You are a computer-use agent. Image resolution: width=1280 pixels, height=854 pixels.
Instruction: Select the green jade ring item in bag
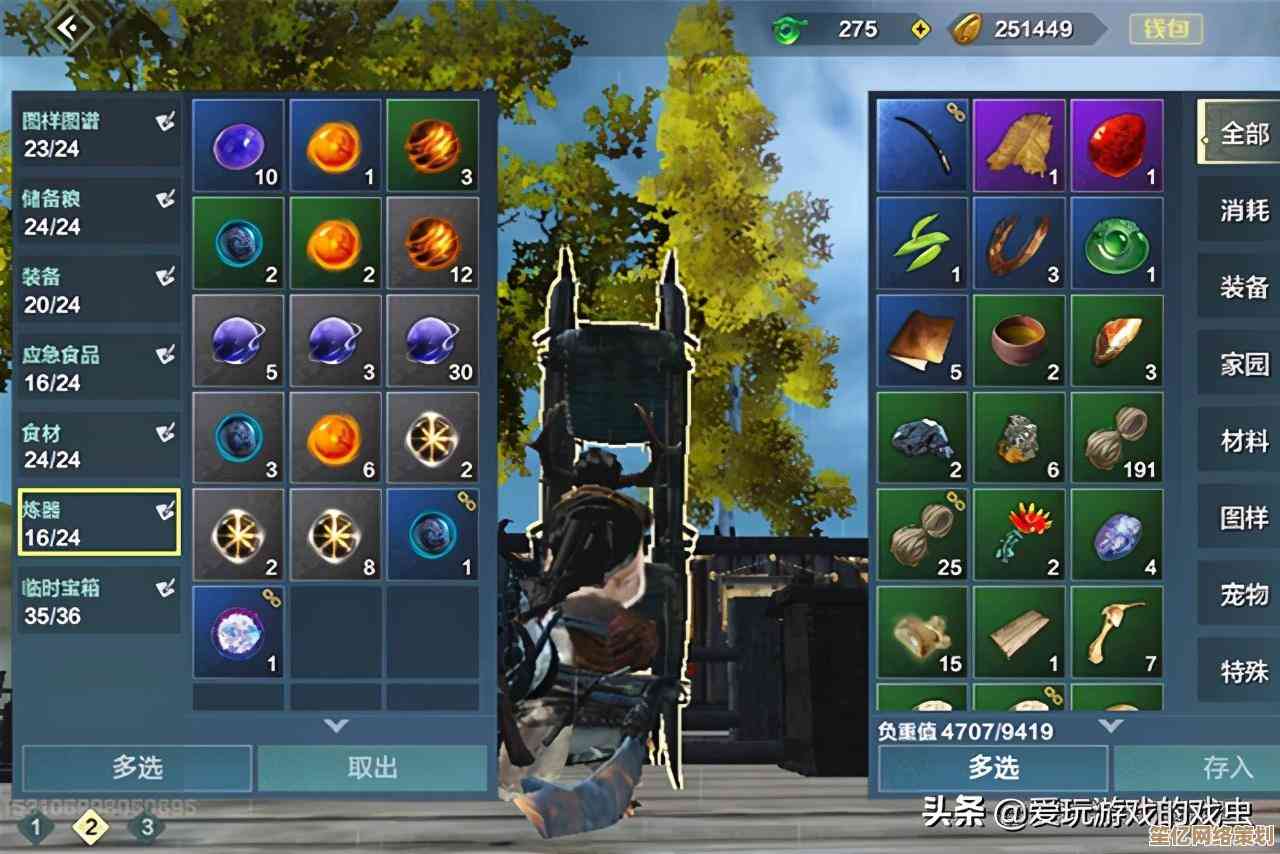tap(1117, 242)
